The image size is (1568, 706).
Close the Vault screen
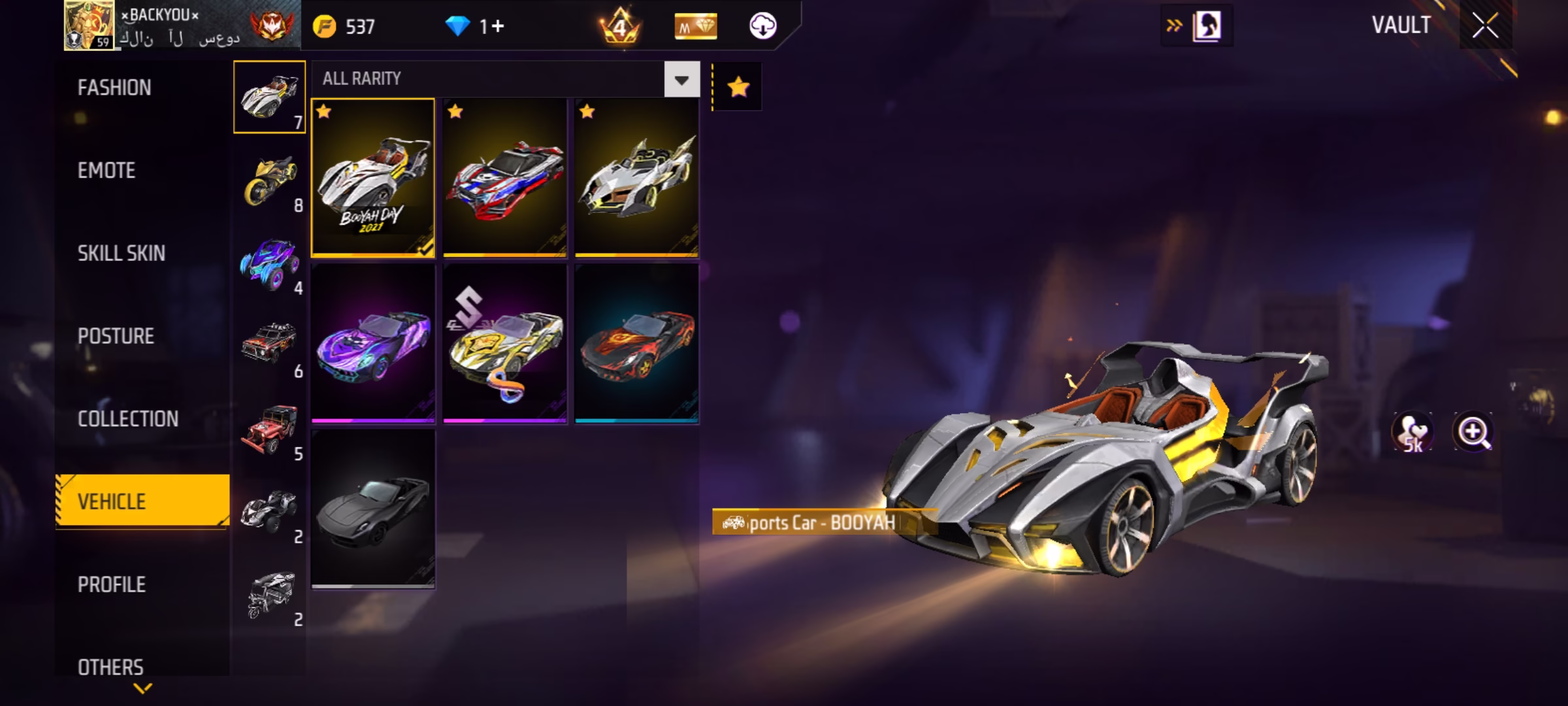click(1485, 26)
